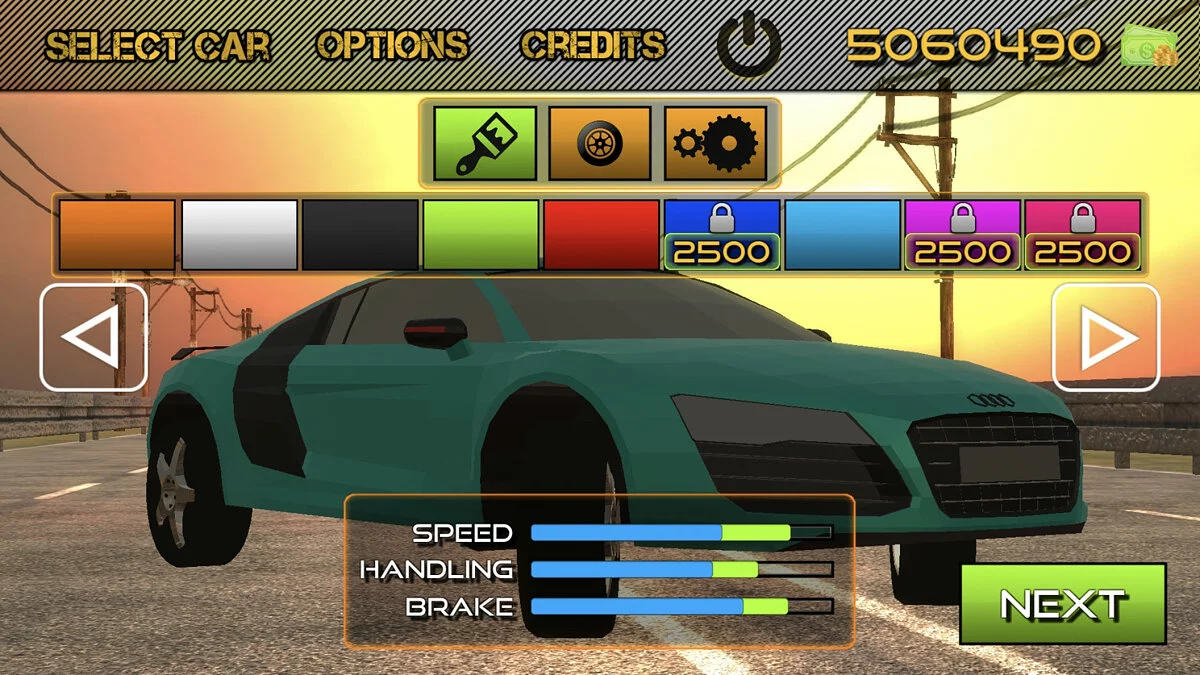Unlock the purple paint for 2500
This screenshot has height=675, width=1200.
[x=963, y=235]
